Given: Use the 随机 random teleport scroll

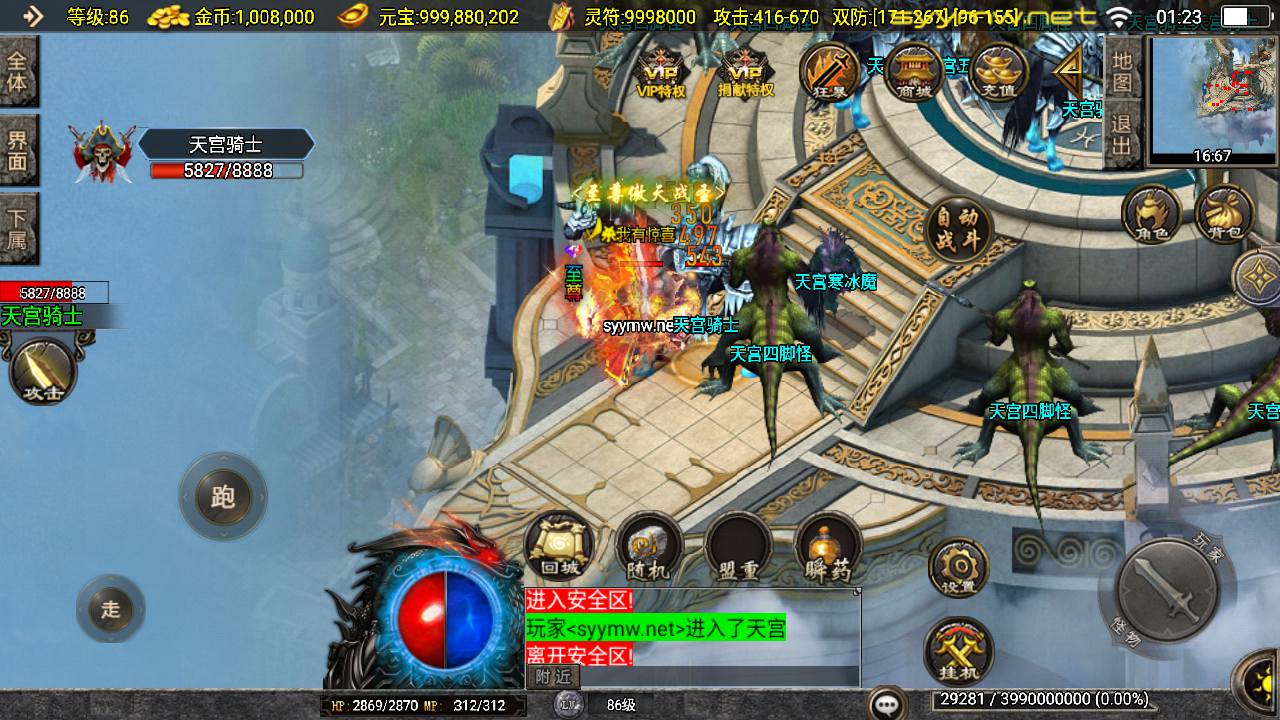Looking at the screenshot, I should (648, 547).
